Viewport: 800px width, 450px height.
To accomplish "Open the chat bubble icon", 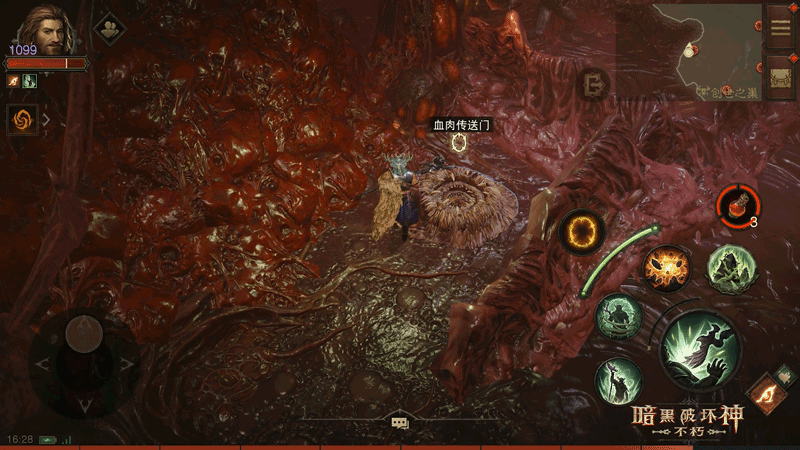I will (400, 423).
